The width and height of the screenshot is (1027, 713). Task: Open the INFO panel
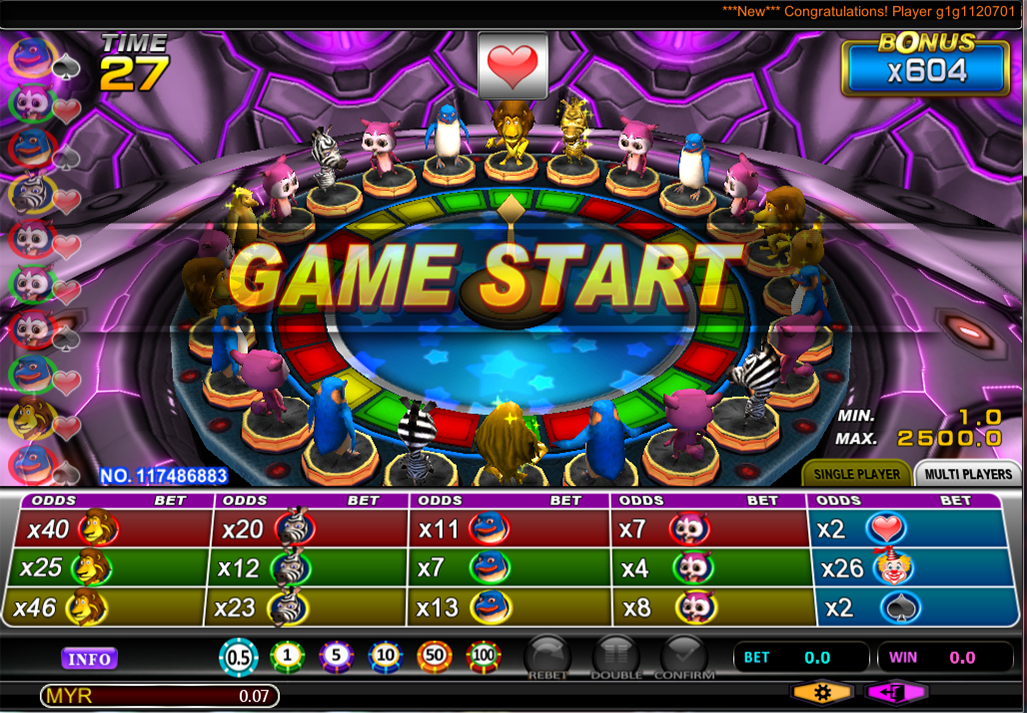point(89,658)
